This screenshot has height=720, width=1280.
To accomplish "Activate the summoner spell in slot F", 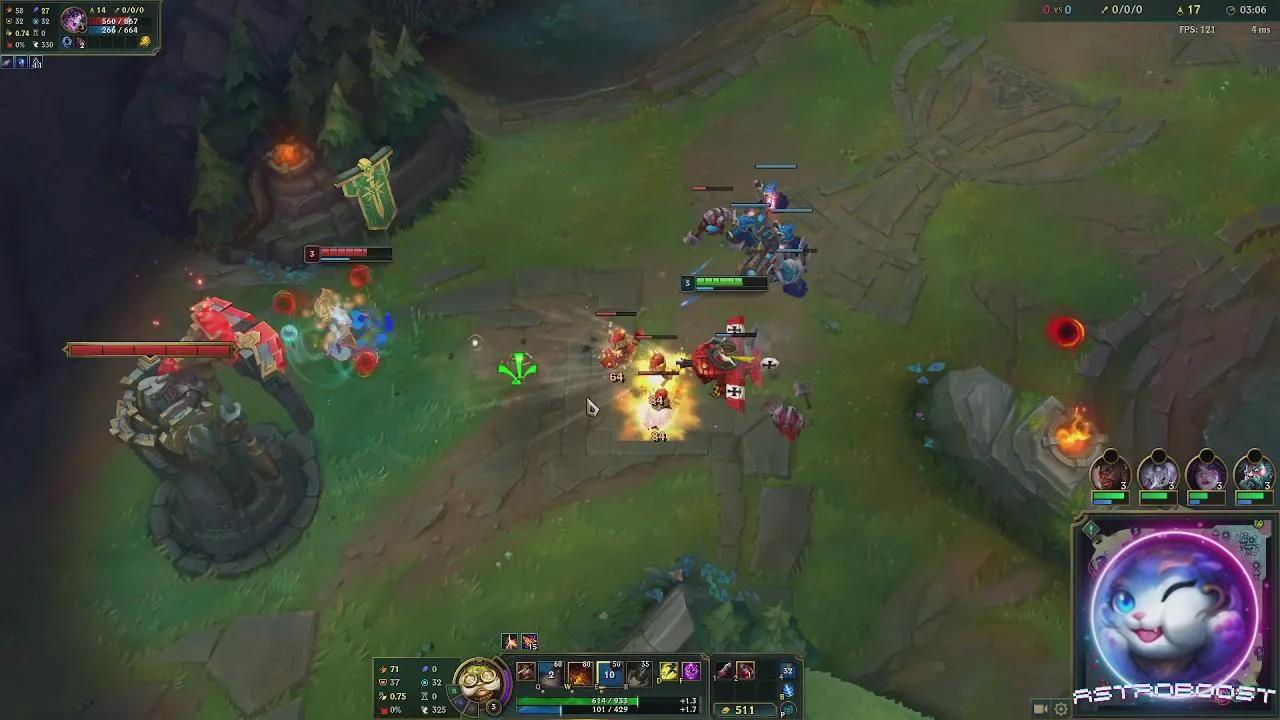I will click(x=692, y=674).
